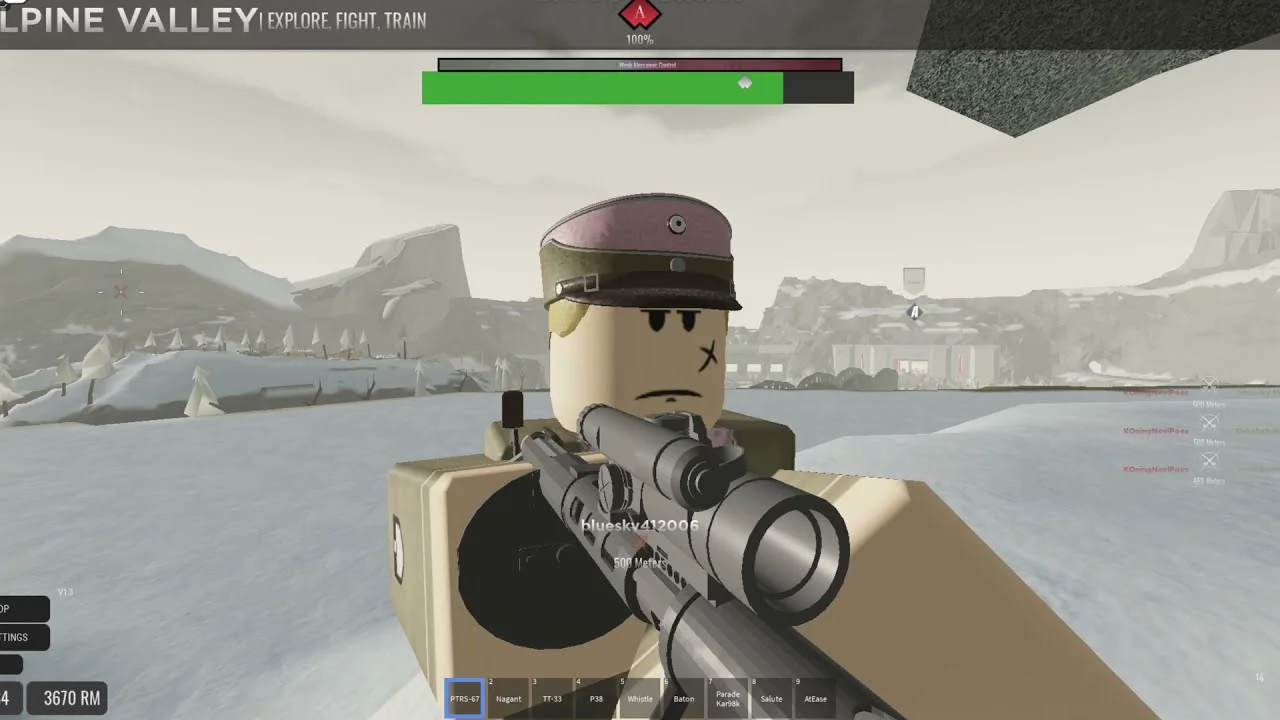Activate the Salute hotbar slot

pos(772,698)
